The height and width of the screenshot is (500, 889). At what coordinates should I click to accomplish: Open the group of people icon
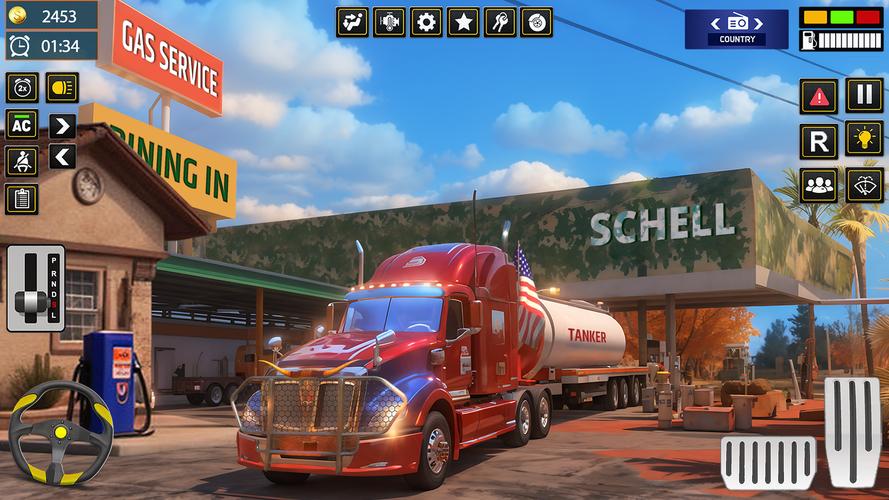click(818, 185)
